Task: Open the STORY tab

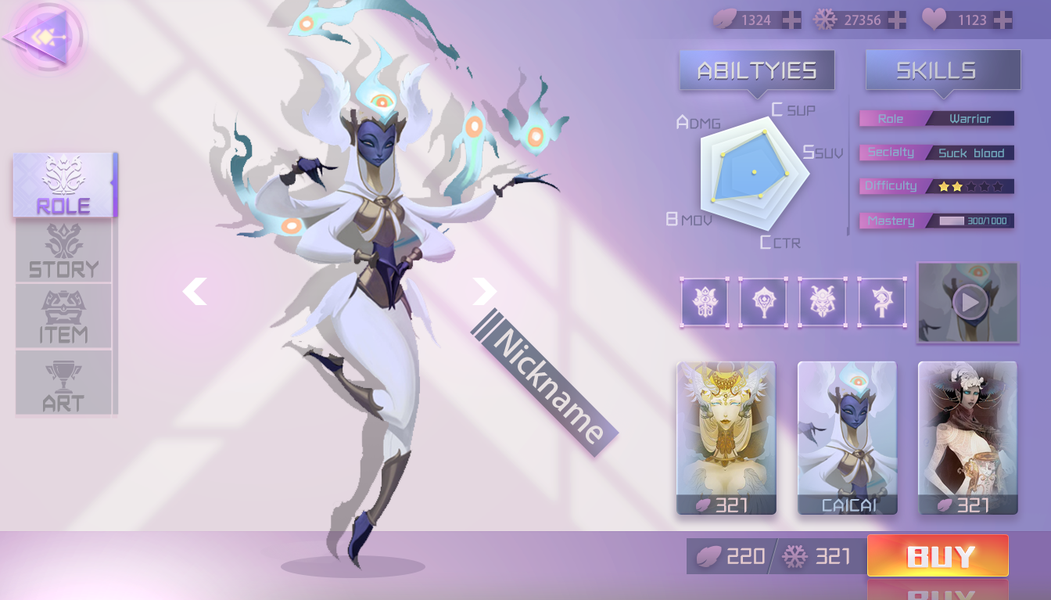Action: pyautogui.click(x=64, y=251)
